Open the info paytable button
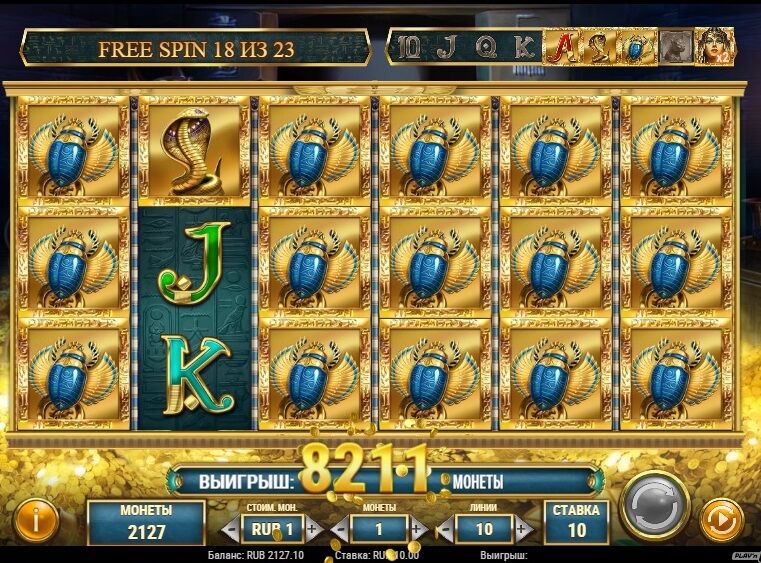Image resolution: width=761 pixels, height=563 pixels. (38, 519)
